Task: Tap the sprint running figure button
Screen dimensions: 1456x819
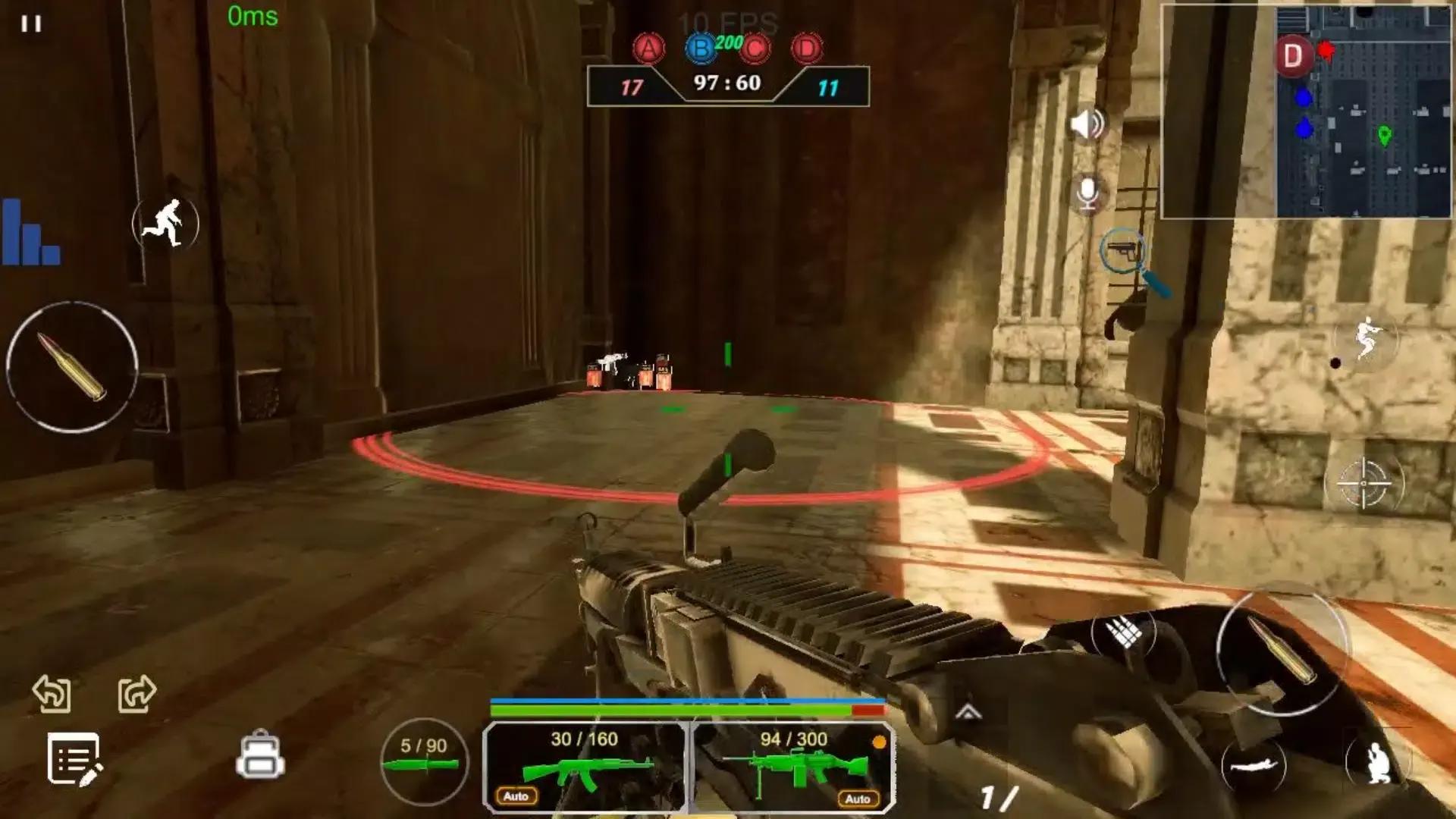Action: (165, 223)
